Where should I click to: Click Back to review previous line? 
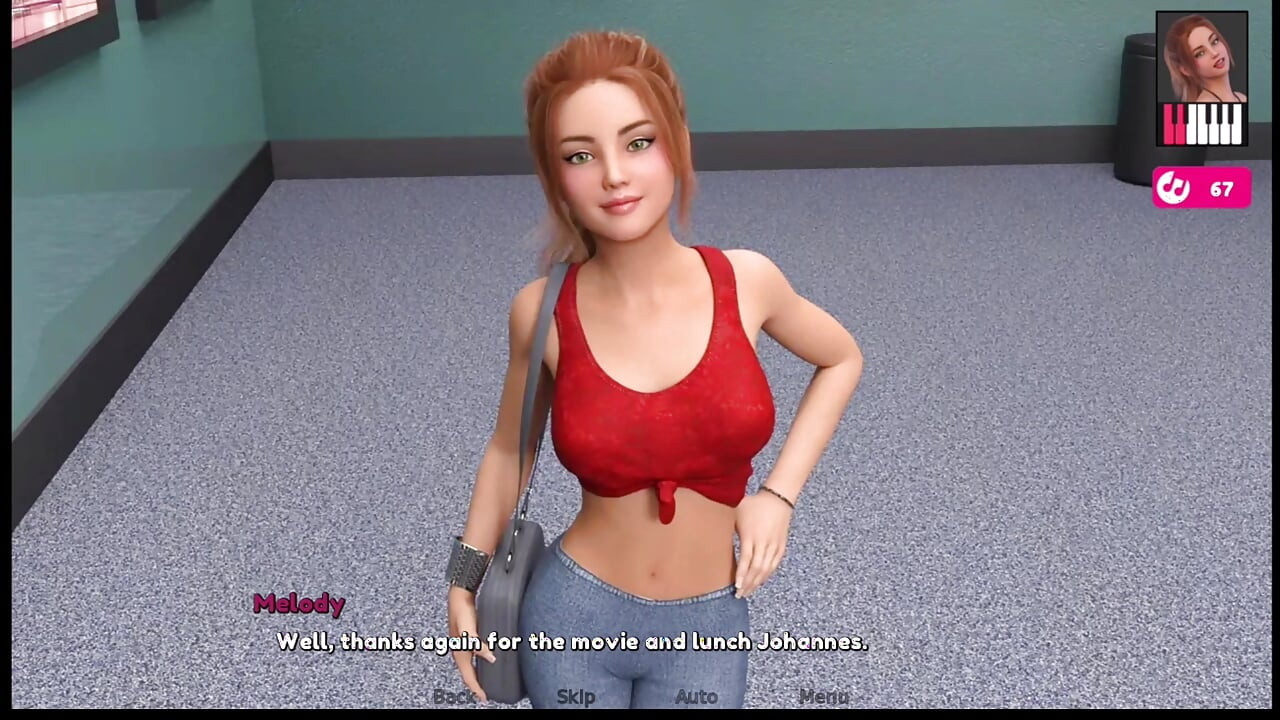click(454, 697)
